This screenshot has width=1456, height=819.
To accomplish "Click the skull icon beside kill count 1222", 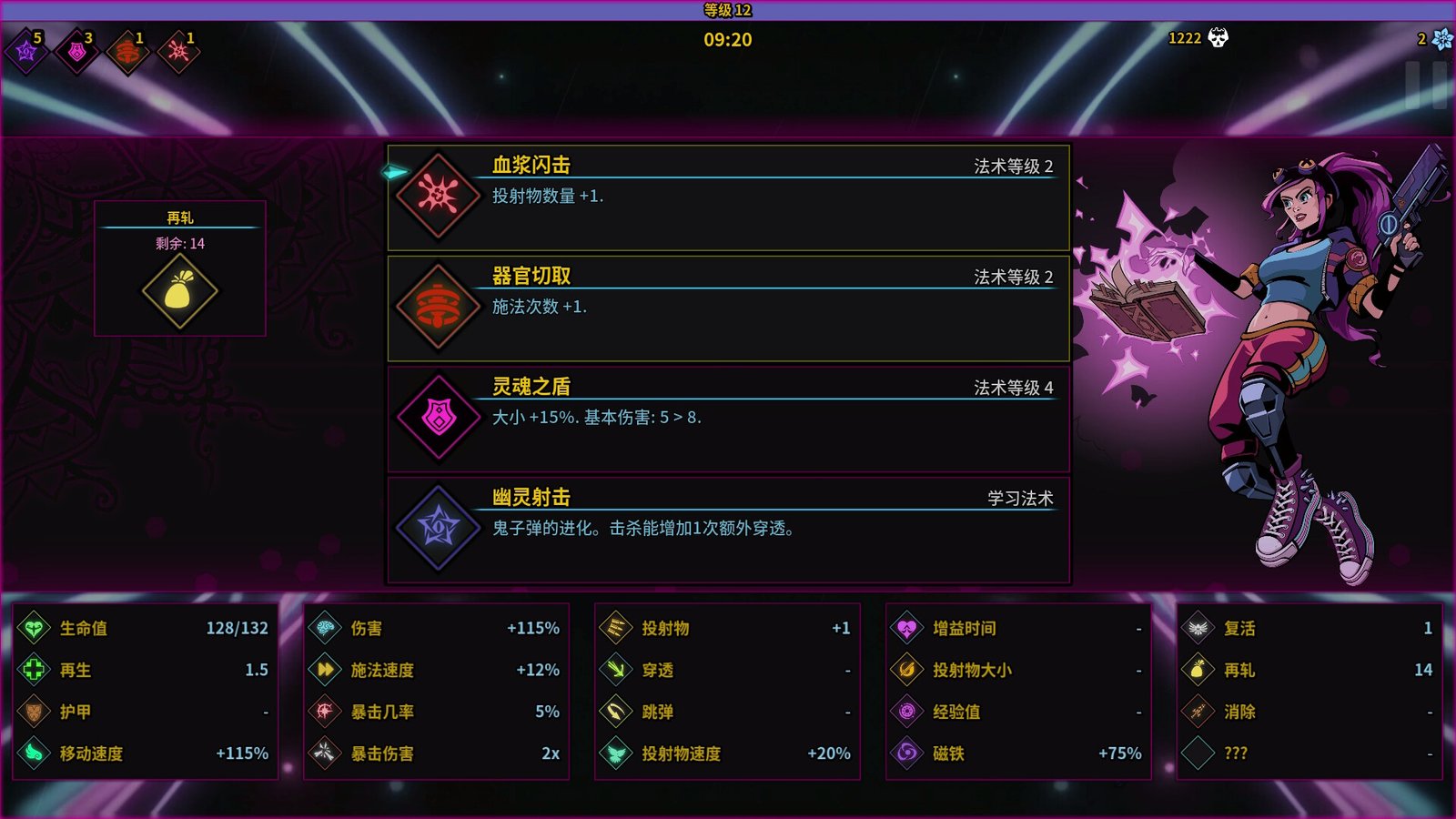I will click(1218, 39).
